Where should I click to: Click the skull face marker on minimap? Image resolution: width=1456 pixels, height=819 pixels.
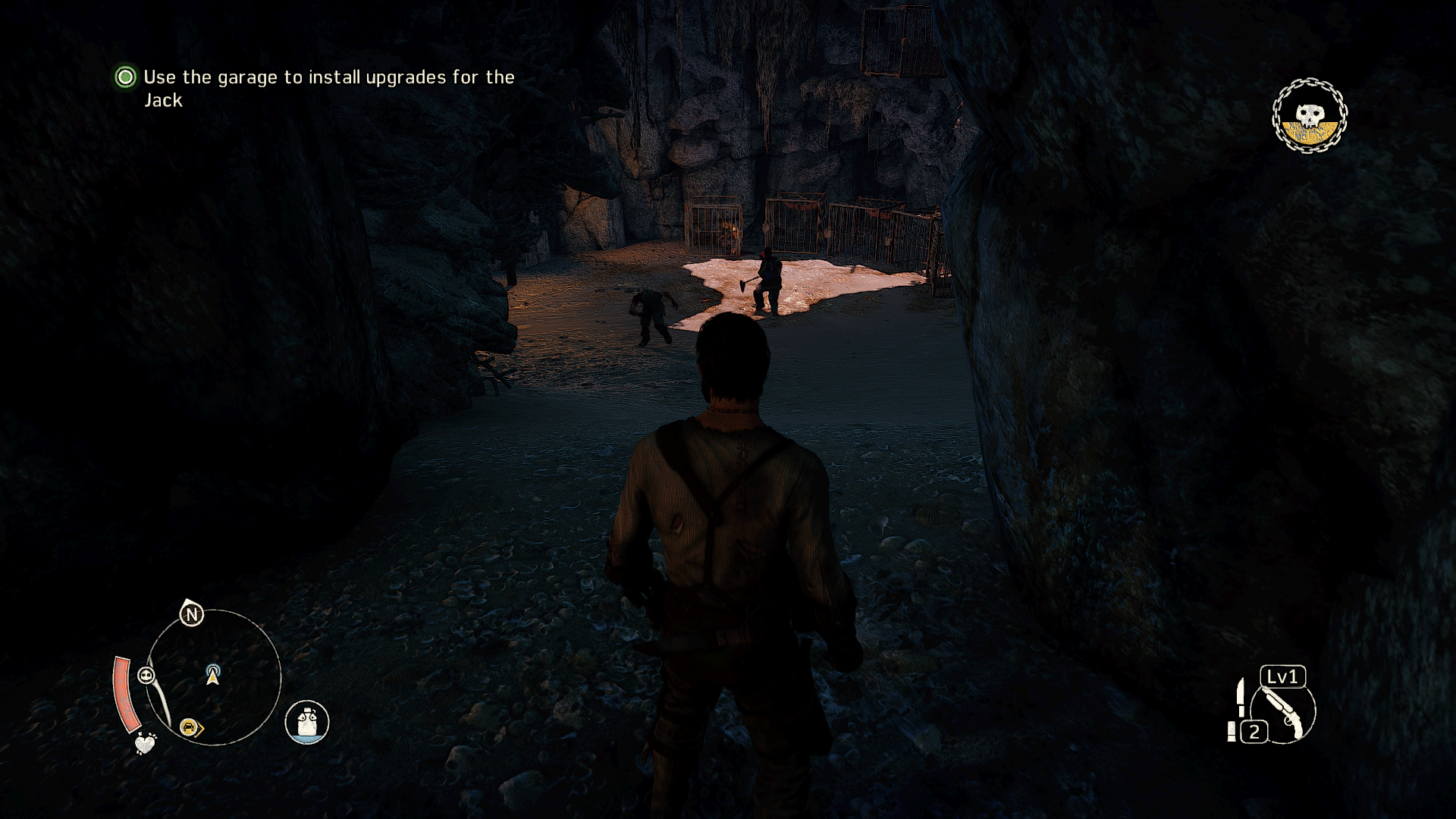tap(146, 675)
